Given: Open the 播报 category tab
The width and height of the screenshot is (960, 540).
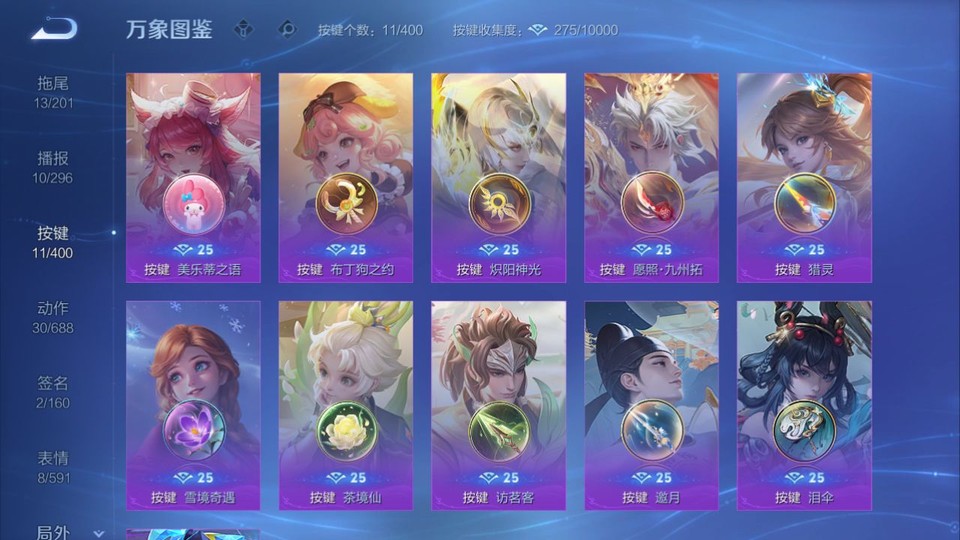Looking at the screenshot, I should pos(53,167).
